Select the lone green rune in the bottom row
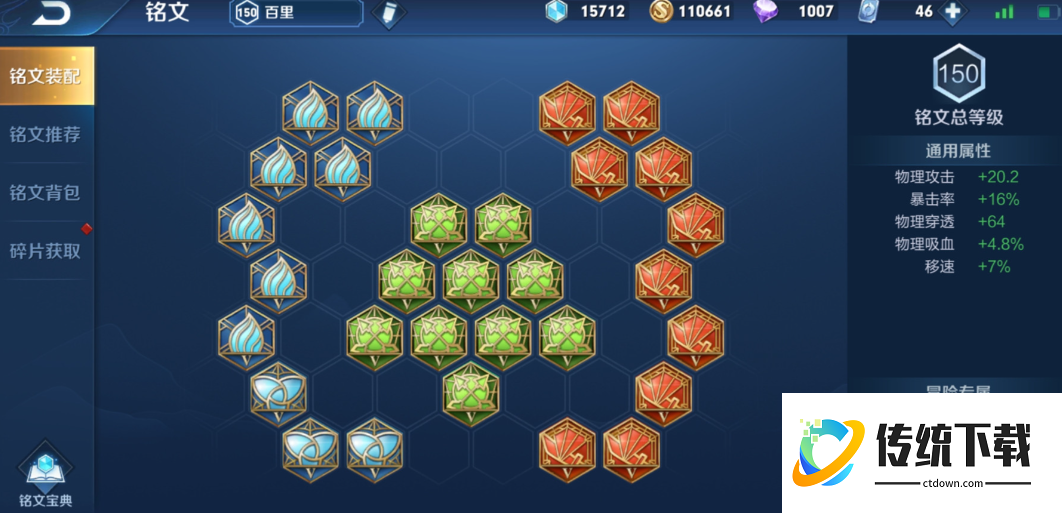1062x513 pixels. coord(471,393)
